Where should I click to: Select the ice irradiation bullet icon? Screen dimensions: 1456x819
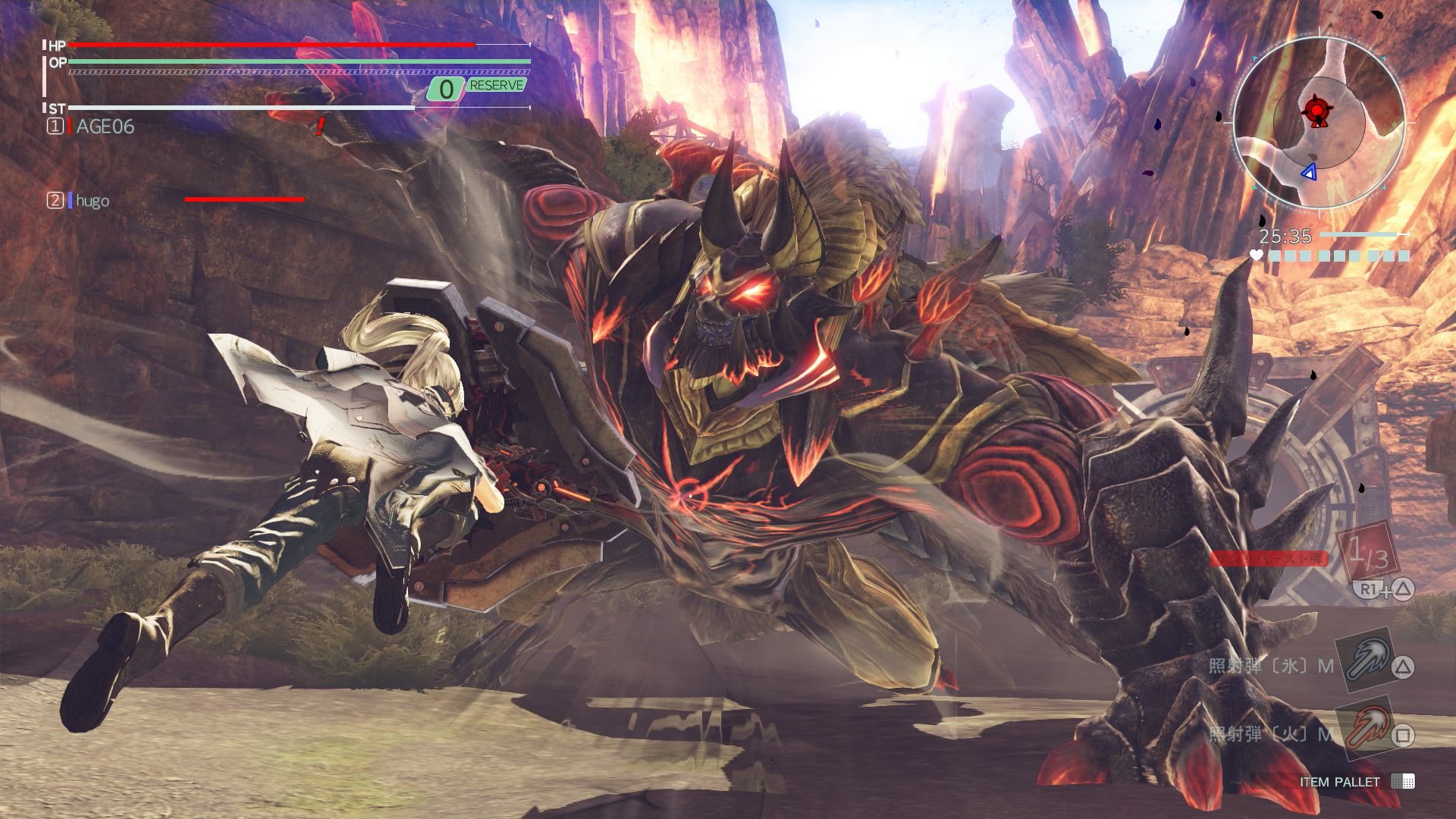point(1363,657)
